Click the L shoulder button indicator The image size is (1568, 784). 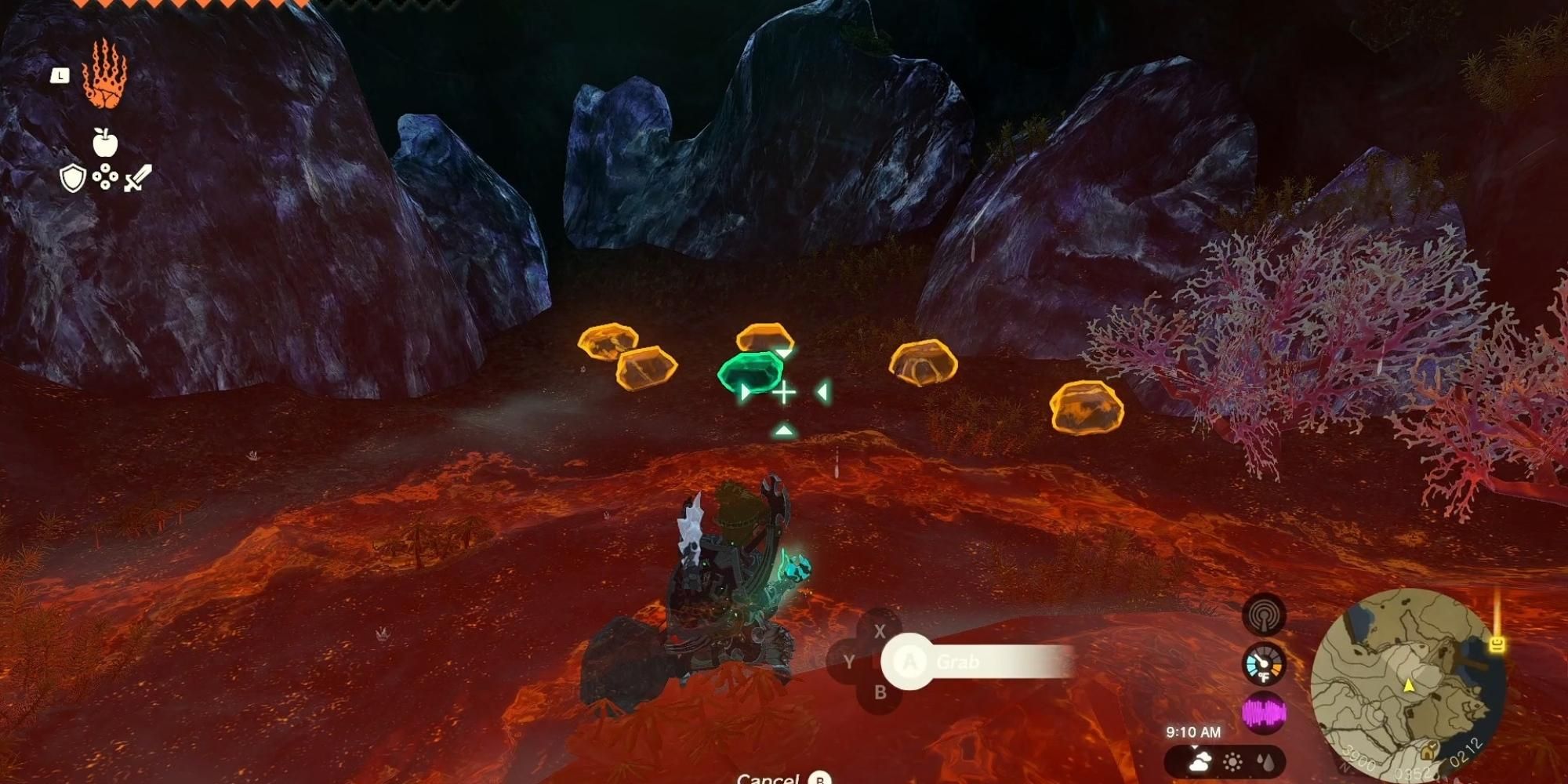[x=60, y=75]
